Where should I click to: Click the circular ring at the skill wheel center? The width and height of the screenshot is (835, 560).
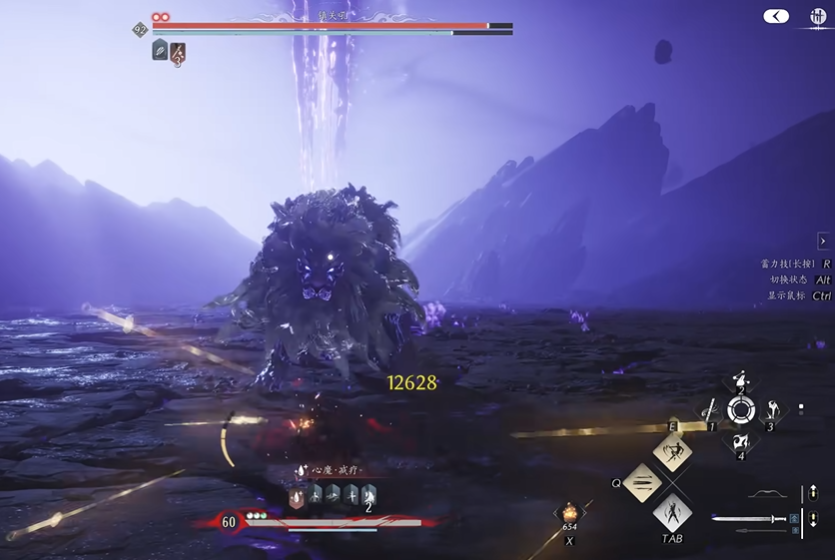740,410
